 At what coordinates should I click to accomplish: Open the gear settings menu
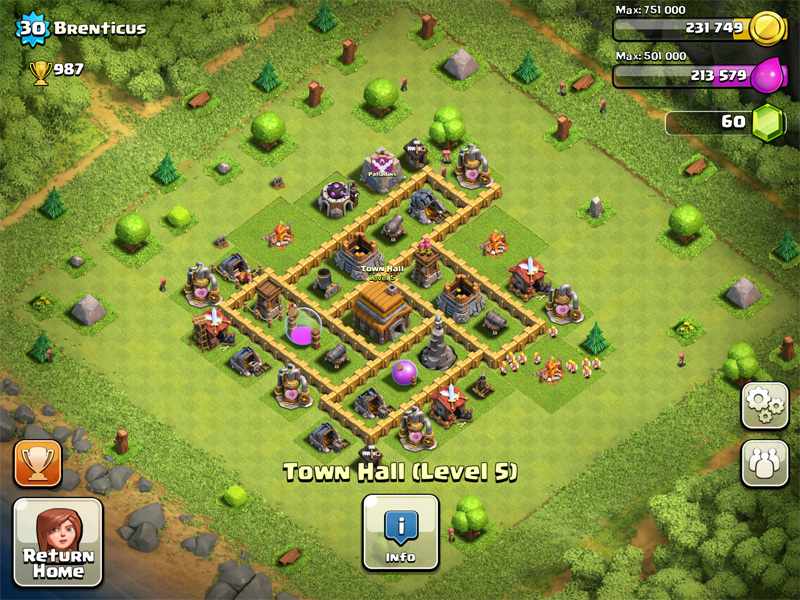764,405
